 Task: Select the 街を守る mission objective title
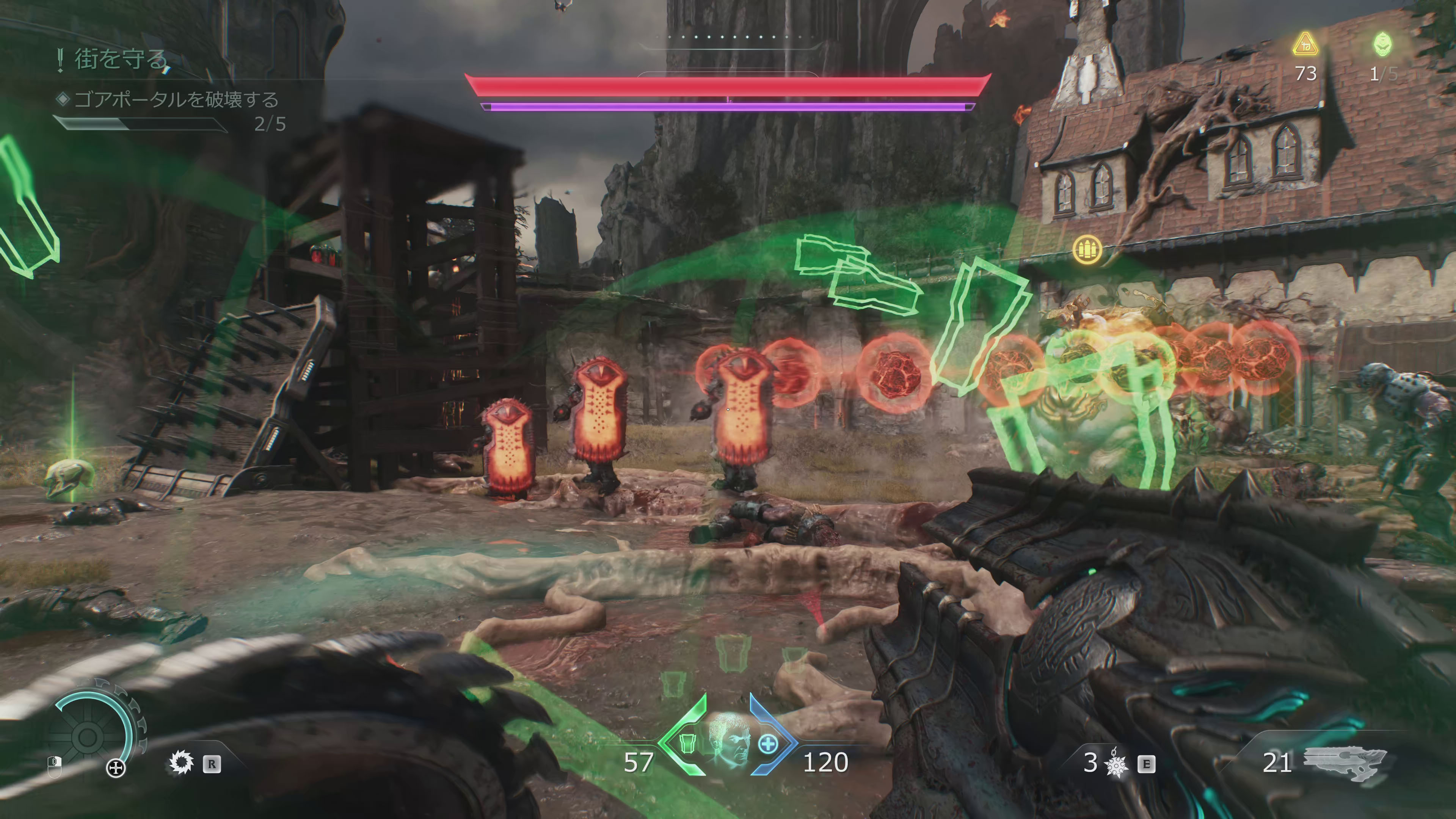121,60
